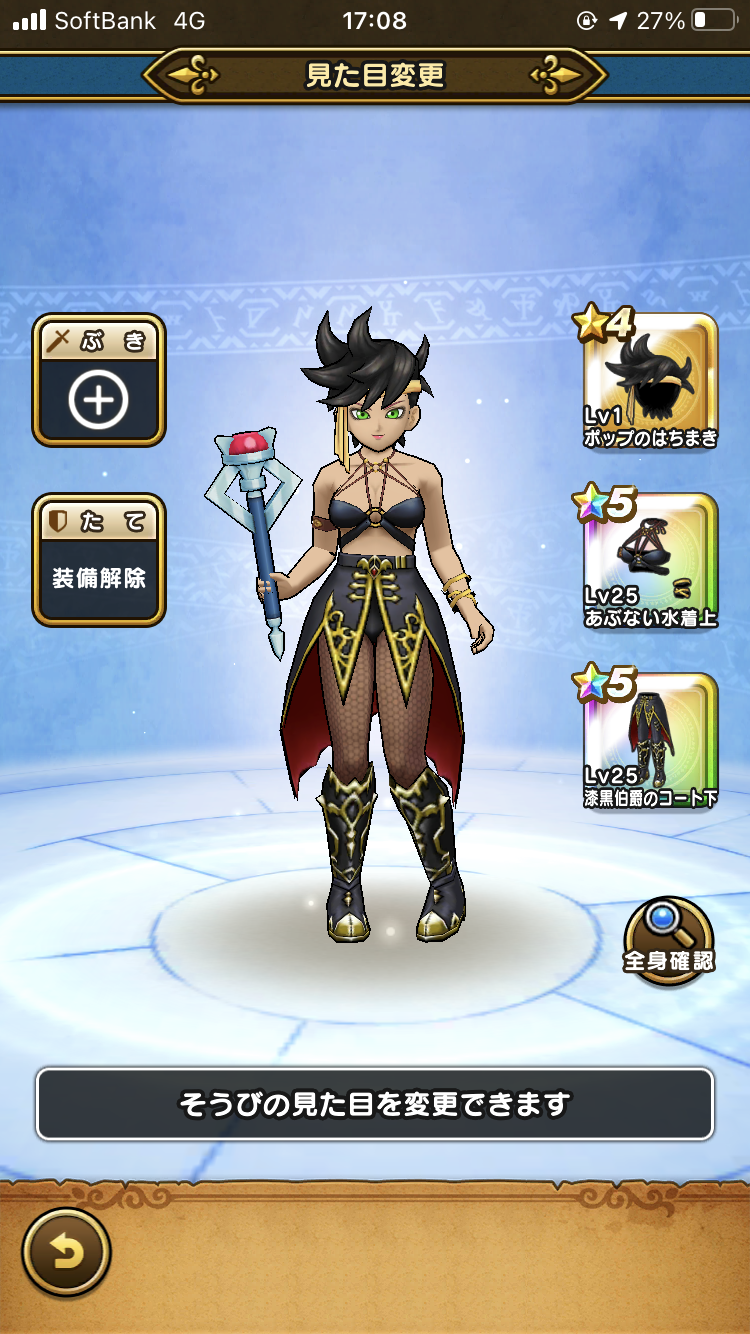Image resolution: width=750 pixels, height=1334 pixels.
Task: Choose the あぶない水着上 top slot
Action: (650, 562)
